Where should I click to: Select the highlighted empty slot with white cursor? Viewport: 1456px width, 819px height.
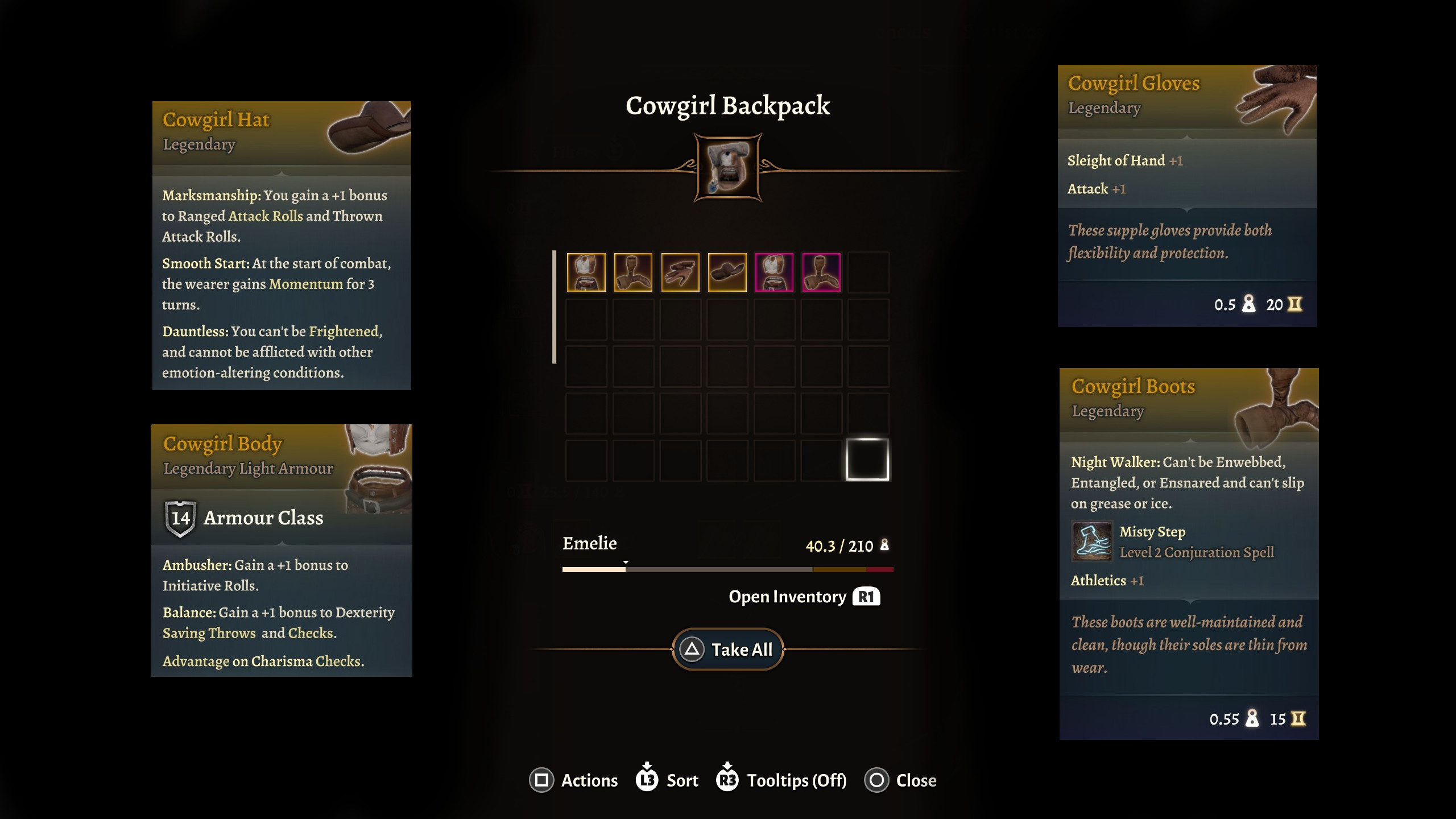point(867,460)
